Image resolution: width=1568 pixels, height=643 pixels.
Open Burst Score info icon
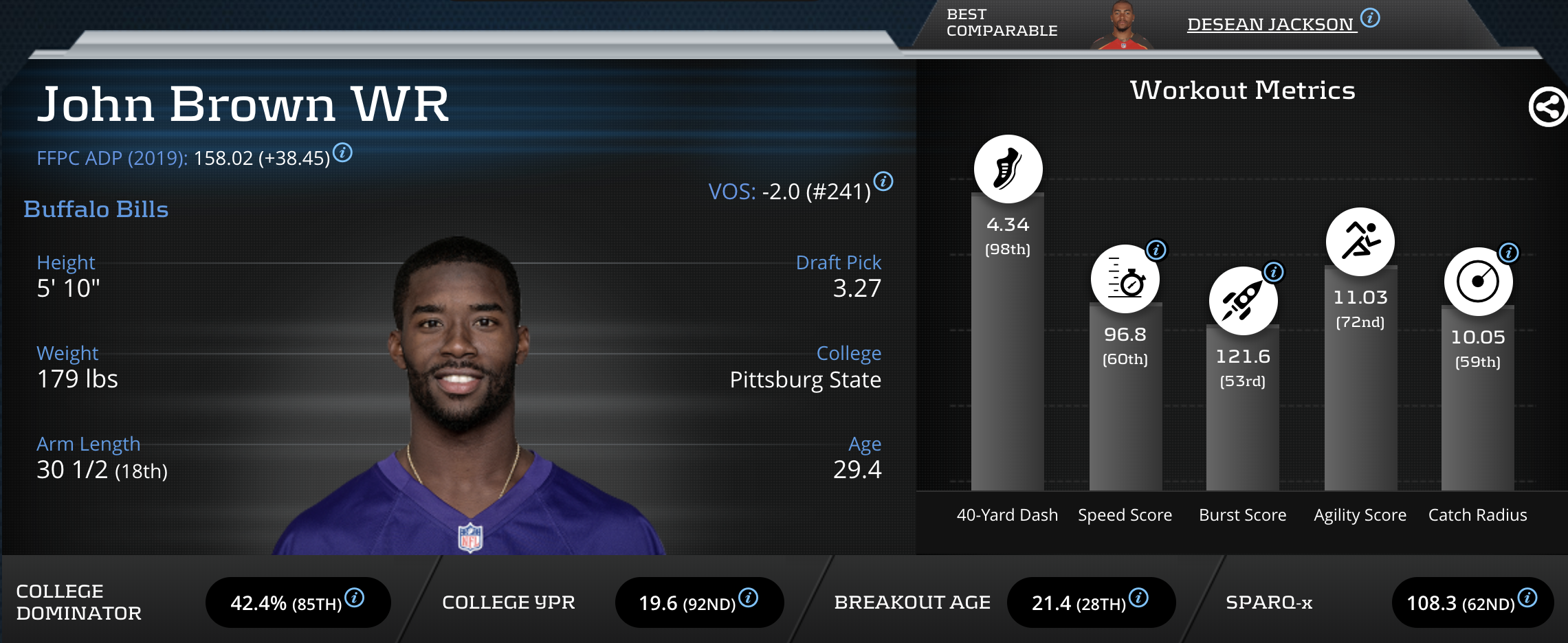(x=1274, y=271)
